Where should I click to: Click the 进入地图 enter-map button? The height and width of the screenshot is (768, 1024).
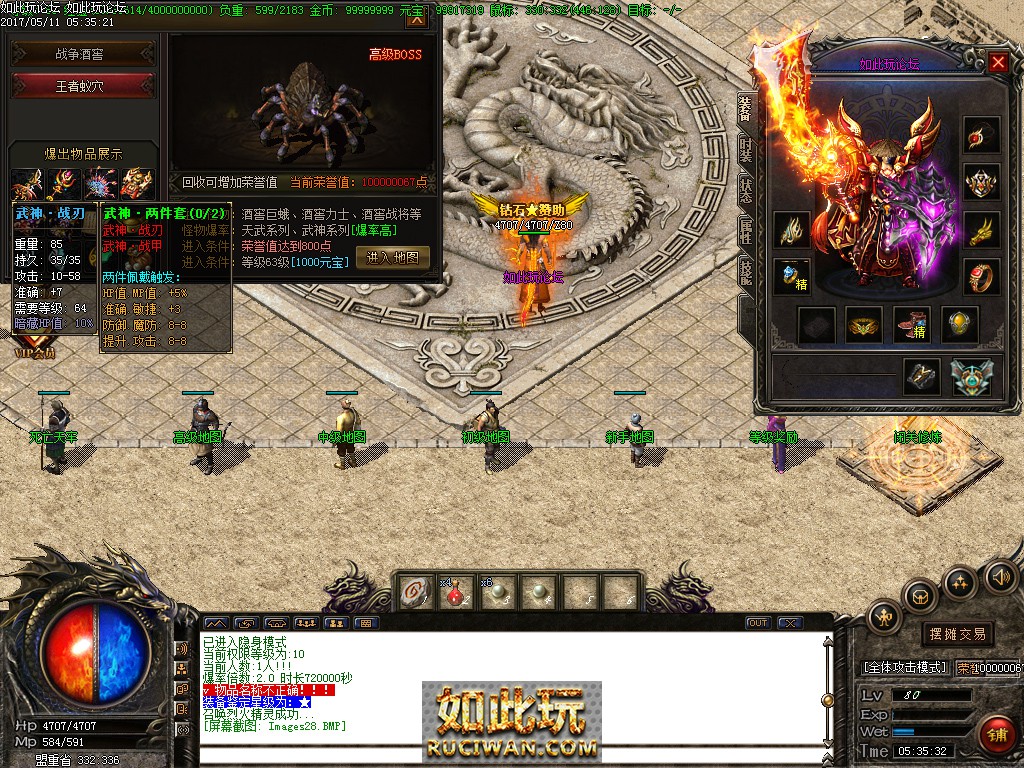tap(392, 257)
